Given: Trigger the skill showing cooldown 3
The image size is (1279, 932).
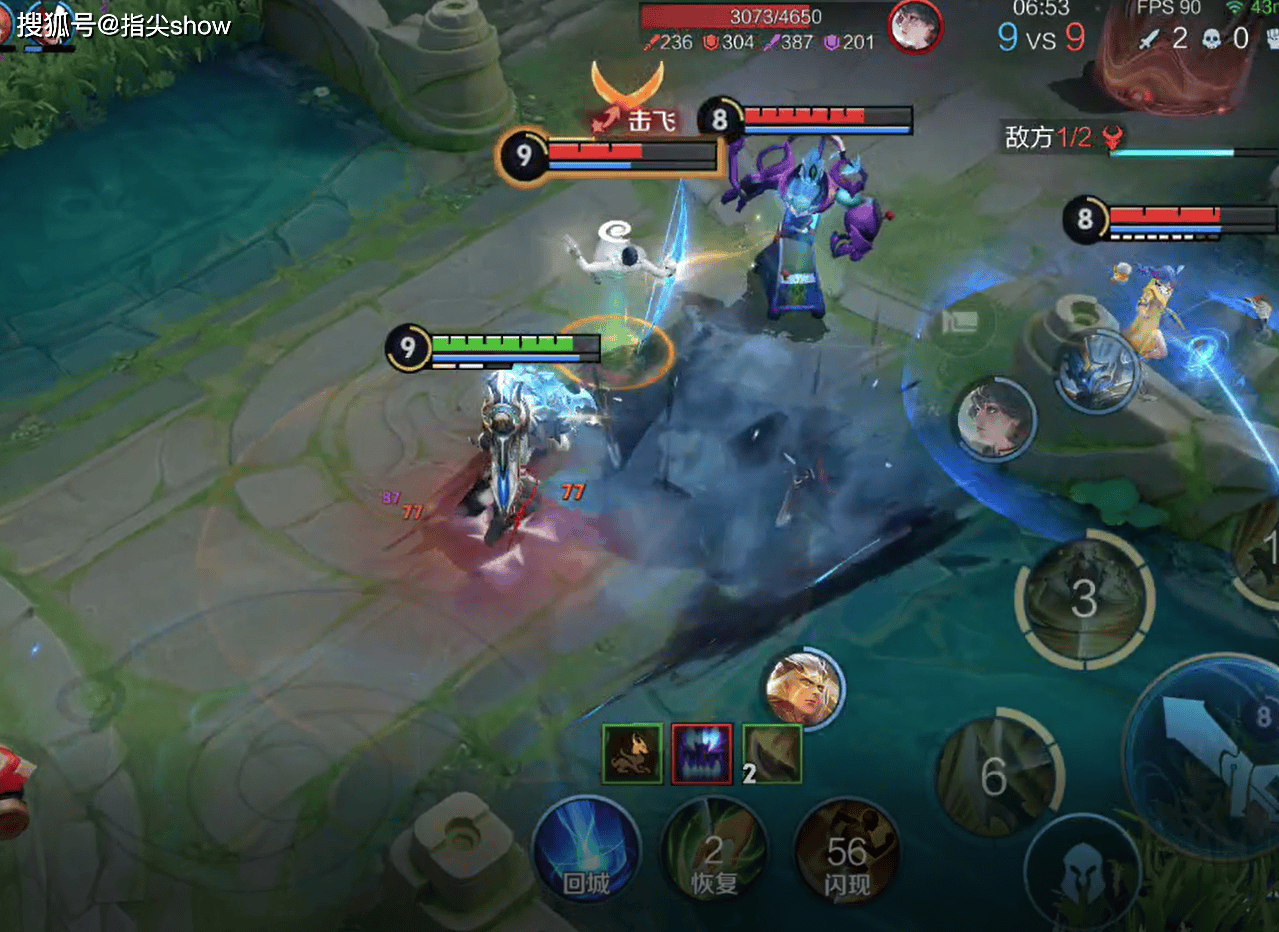Looking at the screenshot, I should tap(1085, 599).
